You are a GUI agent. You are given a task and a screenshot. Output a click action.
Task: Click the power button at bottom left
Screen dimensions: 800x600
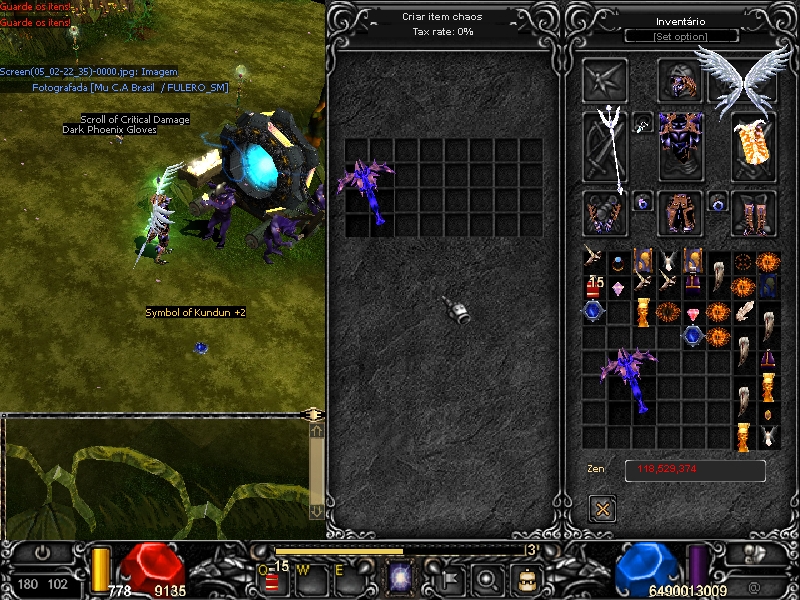pyautogui.click(x=42, y=552)
